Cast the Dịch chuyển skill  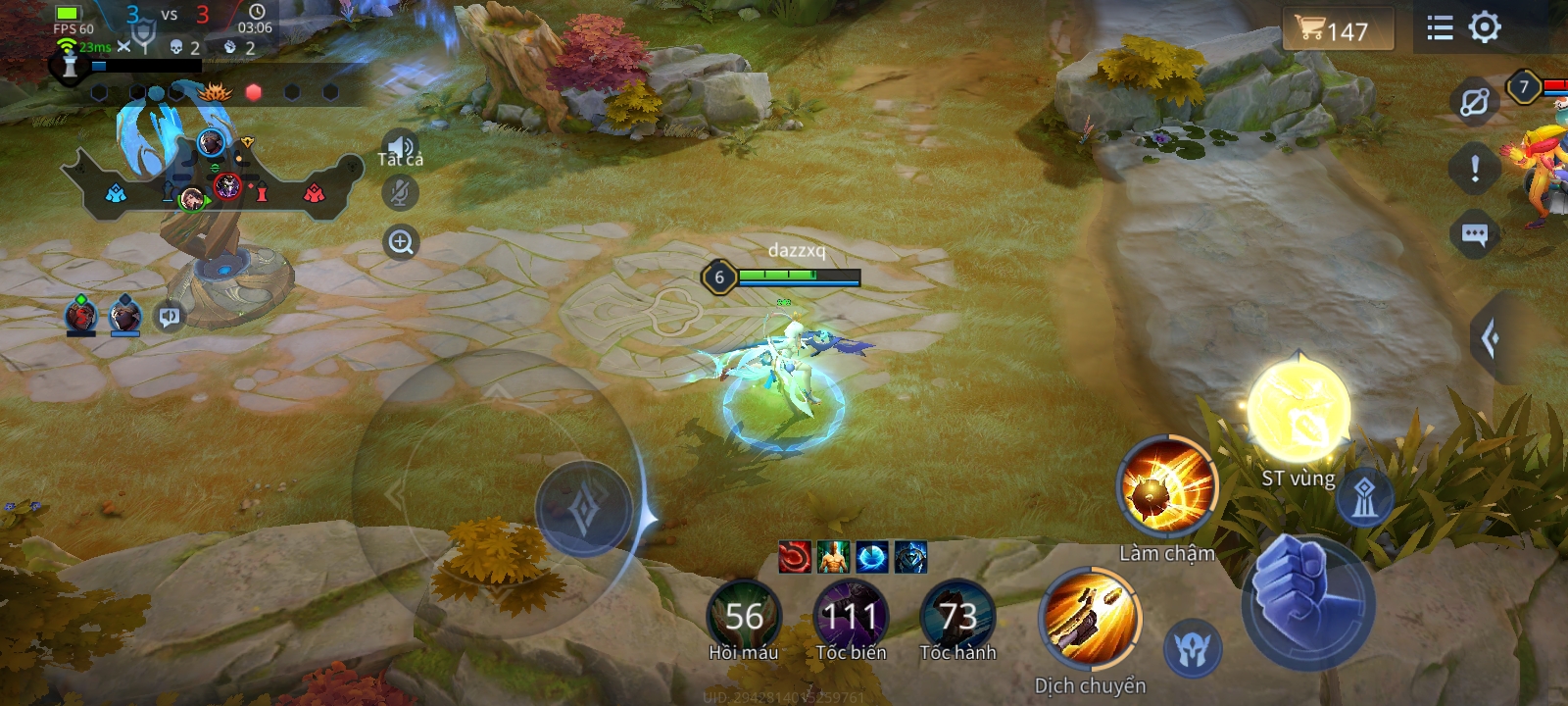coord(1090,620)
